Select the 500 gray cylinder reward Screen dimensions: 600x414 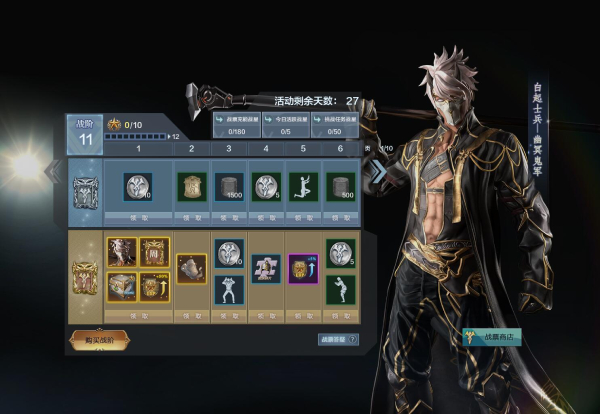click(x=340, y=186)
